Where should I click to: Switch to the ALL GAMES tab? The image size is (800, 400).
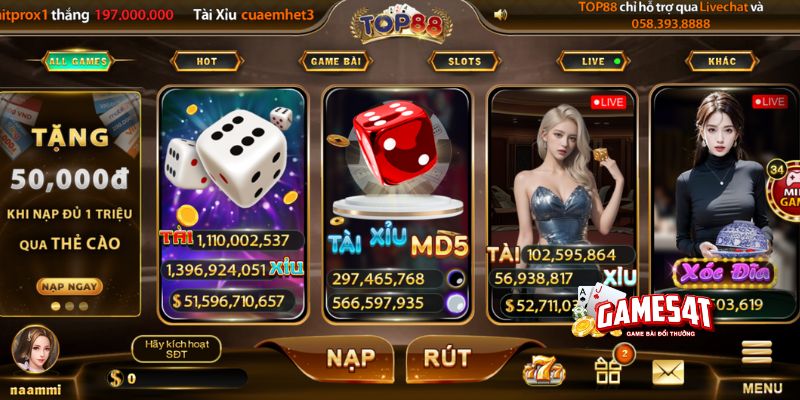click(77, 61)
